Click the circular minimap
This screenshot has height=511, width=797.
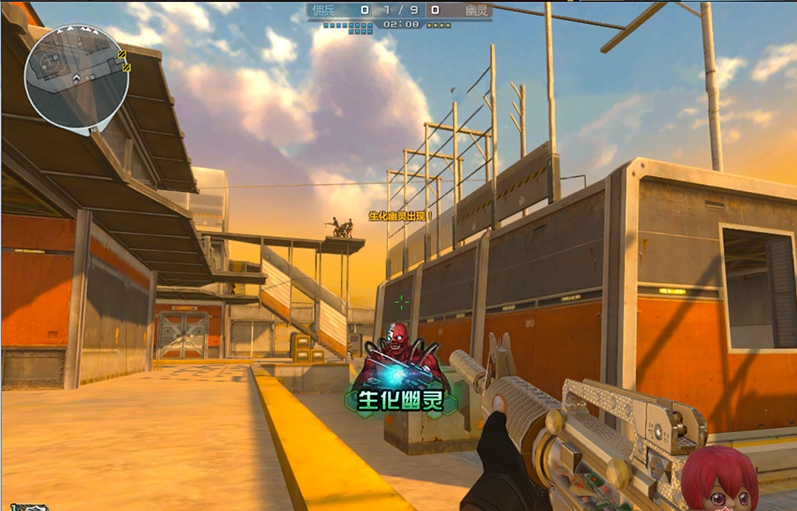tap(76, 77)
